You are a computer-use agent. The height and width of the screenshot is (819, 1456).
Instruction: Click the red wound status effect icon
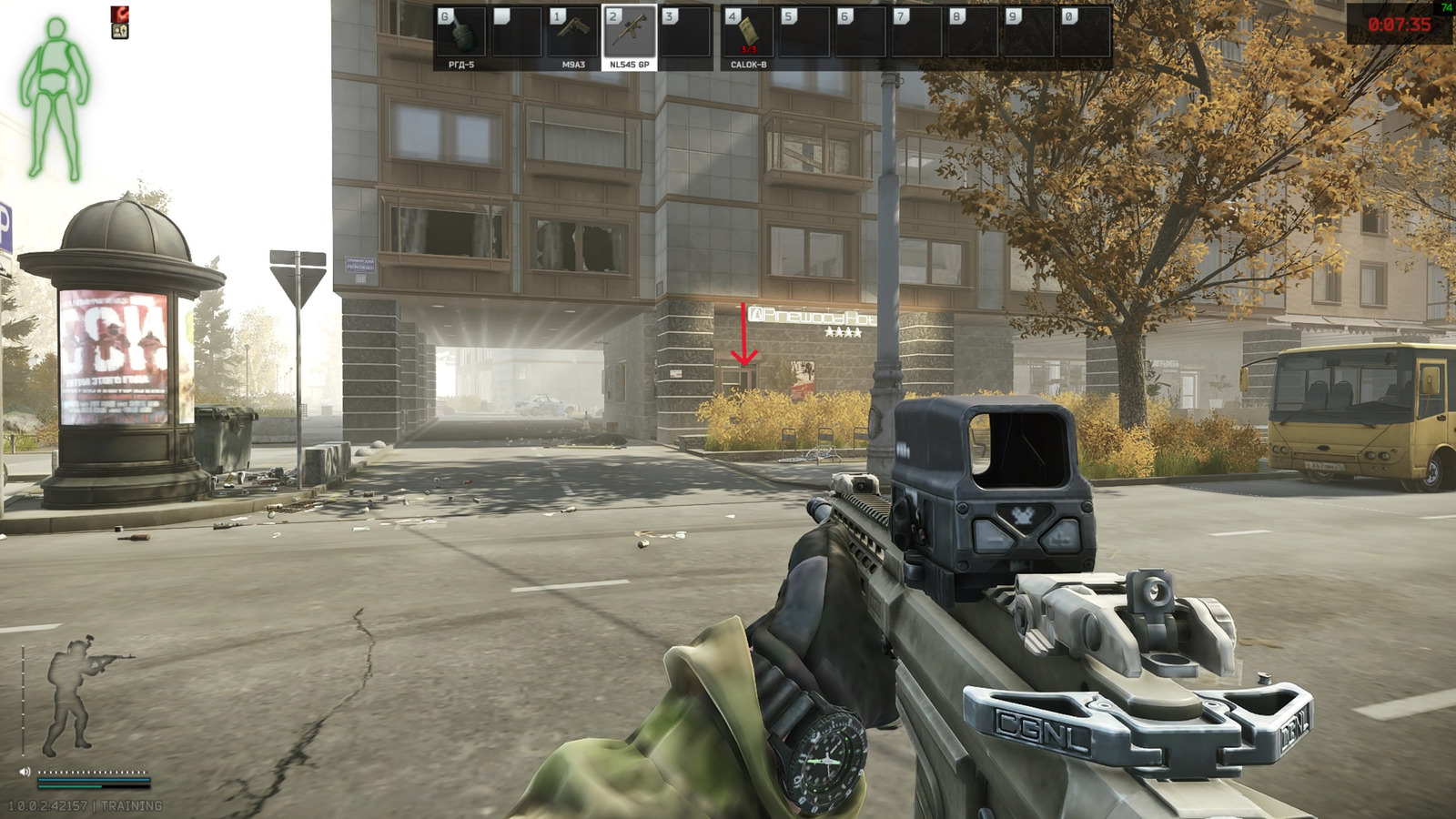tap(119, 14)
